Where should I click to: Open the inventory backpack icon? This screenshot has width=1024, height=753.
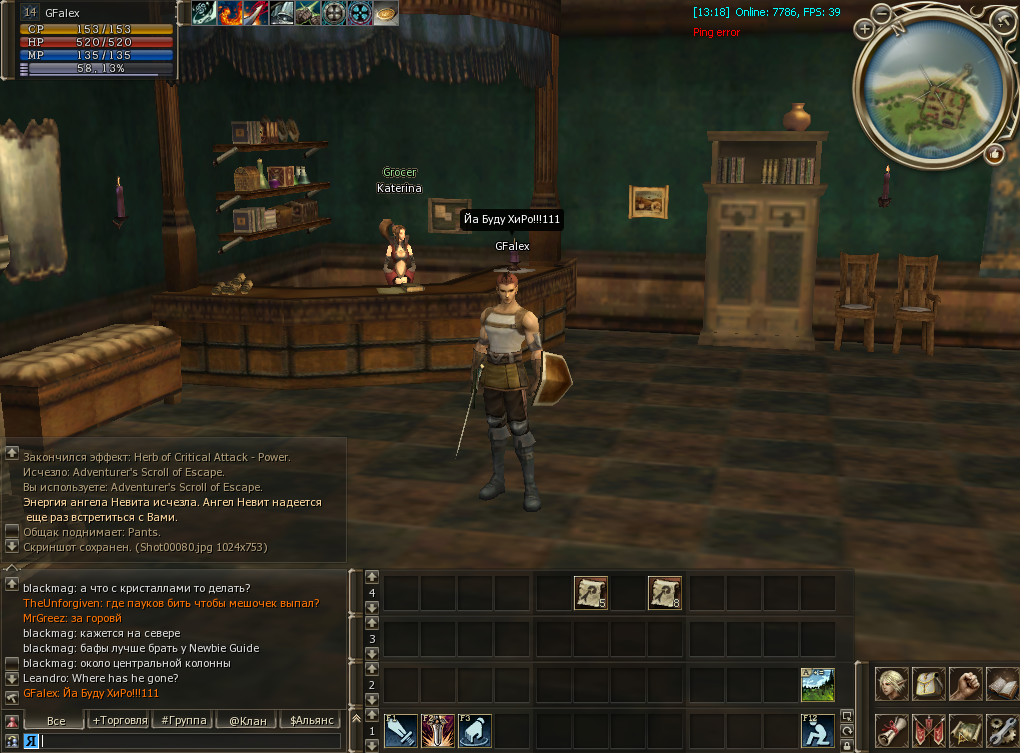tap(929, 685)
